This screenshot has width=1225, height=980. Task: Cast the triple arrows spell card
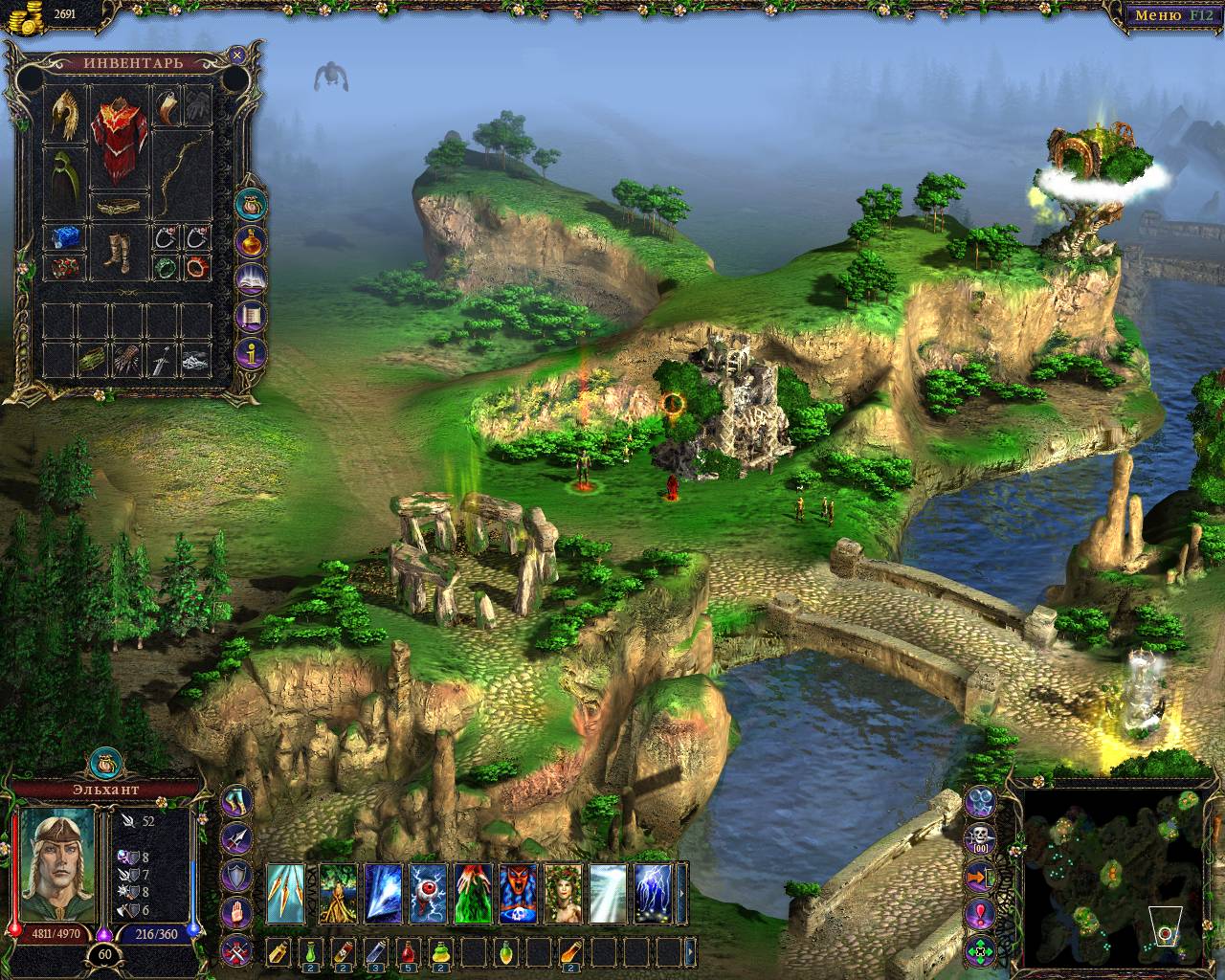(x=285, y=894)
